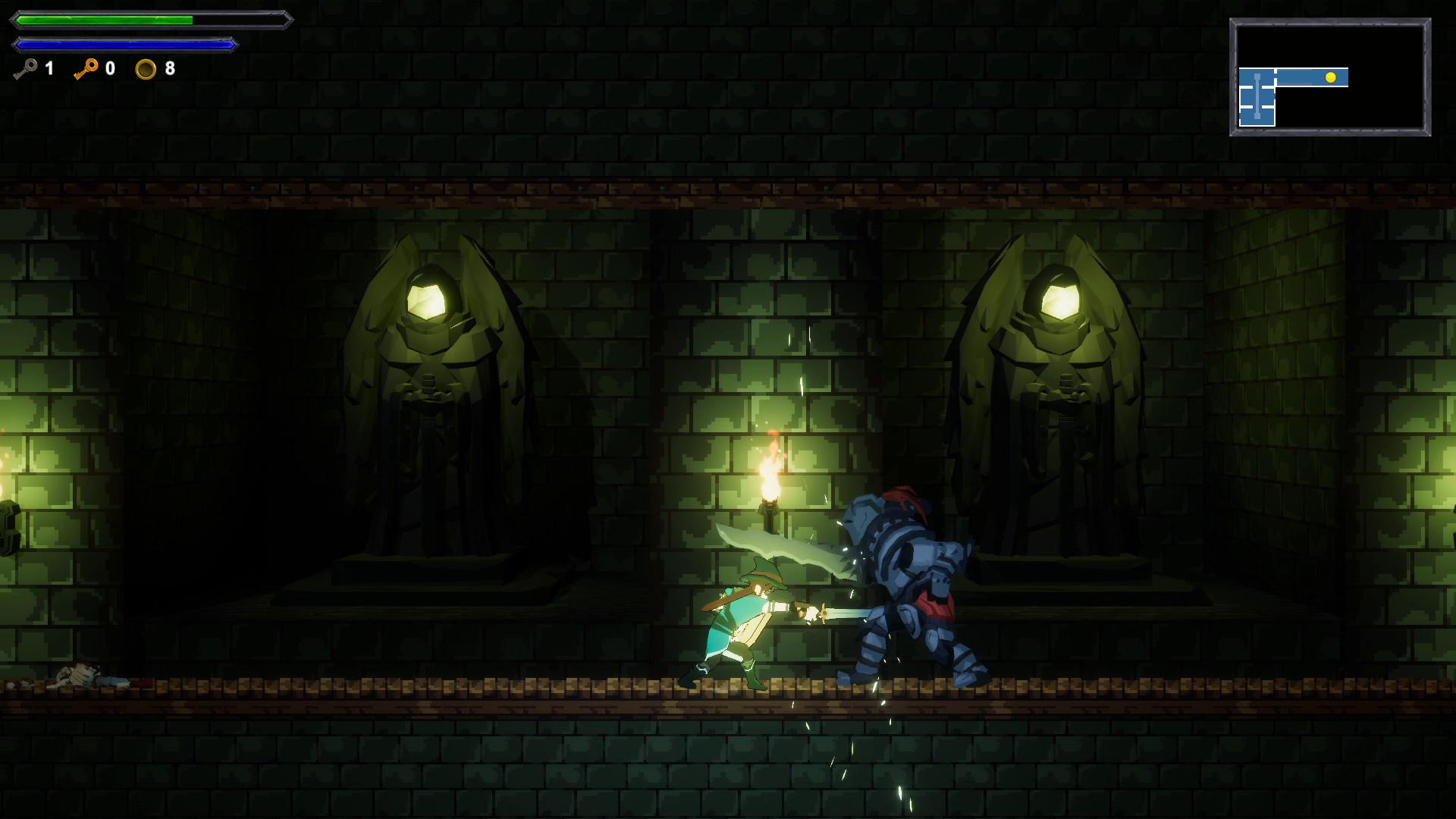The height and width of the screenshot is (819, 1456).
Task: Click the ladder shape in the minimap
Action: coord(1257,97)
